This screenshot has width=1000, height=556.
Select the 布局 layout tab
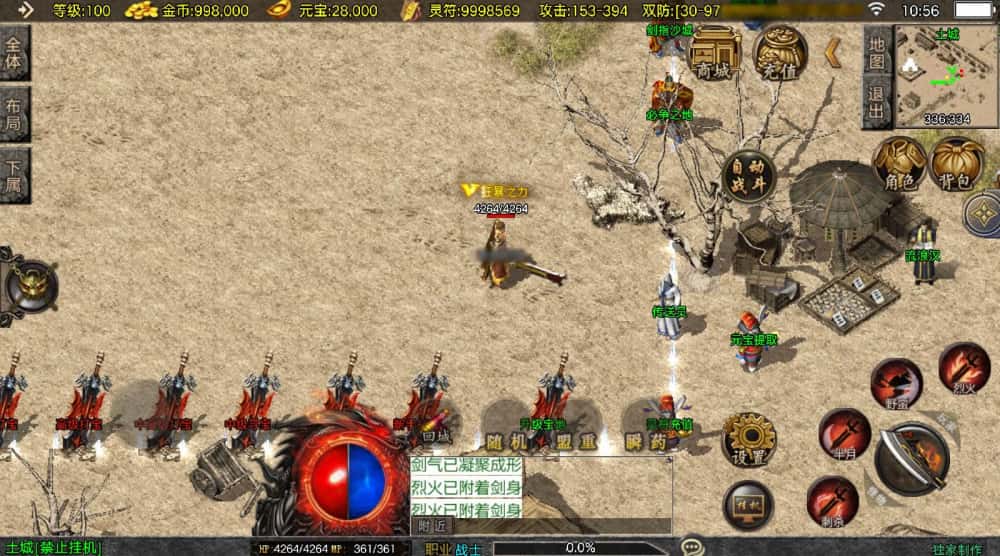14,114
